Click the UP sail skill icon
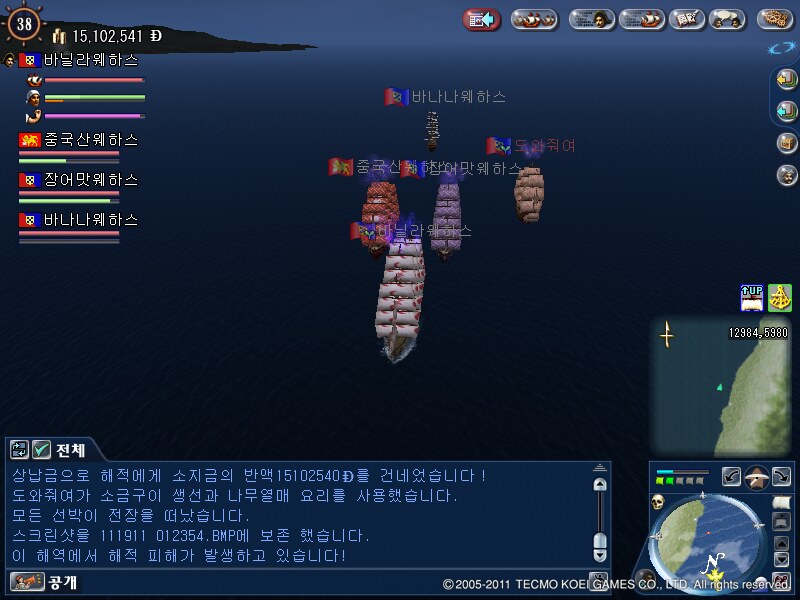Viewport: 800px width, 600px height. 752,298
